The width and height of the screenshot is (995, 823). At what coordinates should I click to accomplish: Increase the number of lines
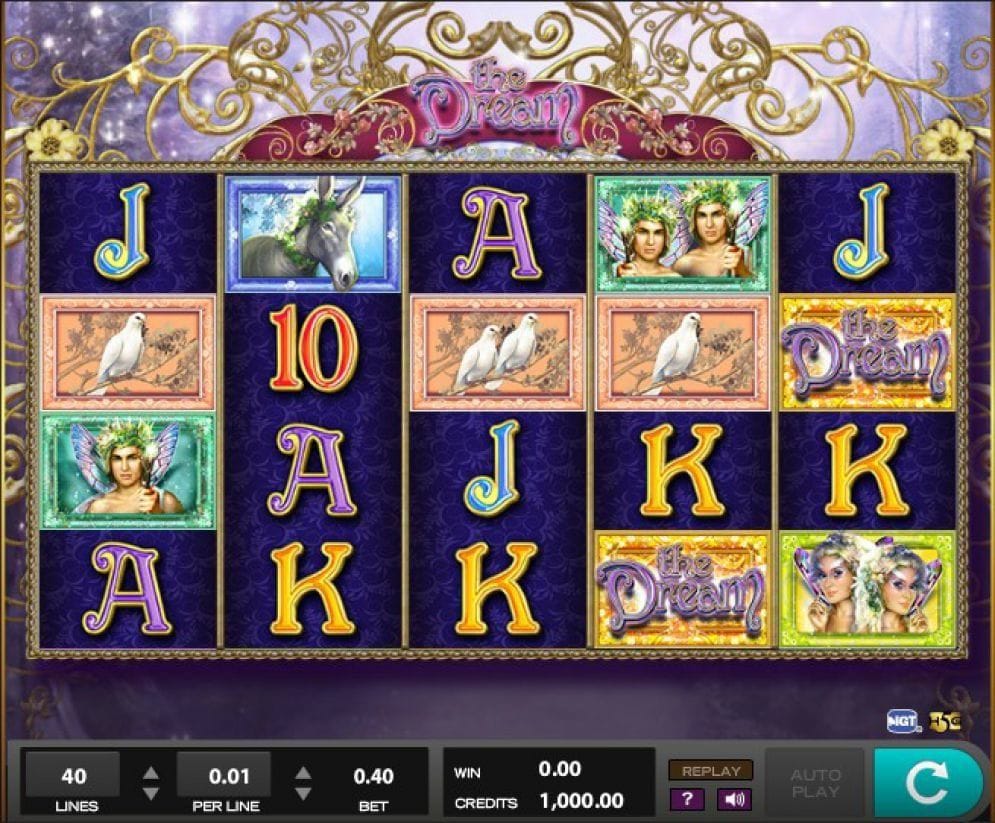(150, 772)
